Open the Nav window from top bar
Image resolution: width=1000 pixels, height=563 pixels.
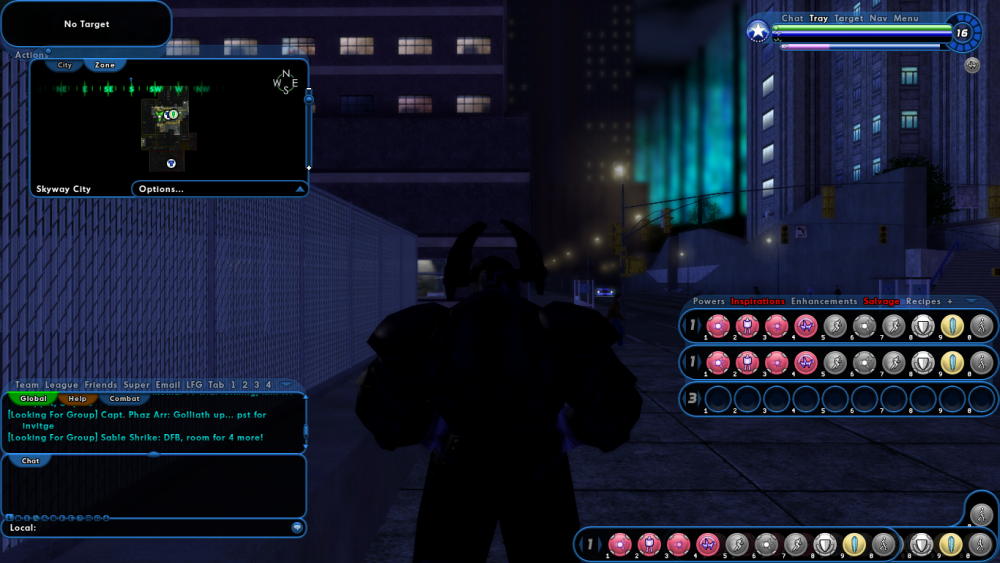878,18
